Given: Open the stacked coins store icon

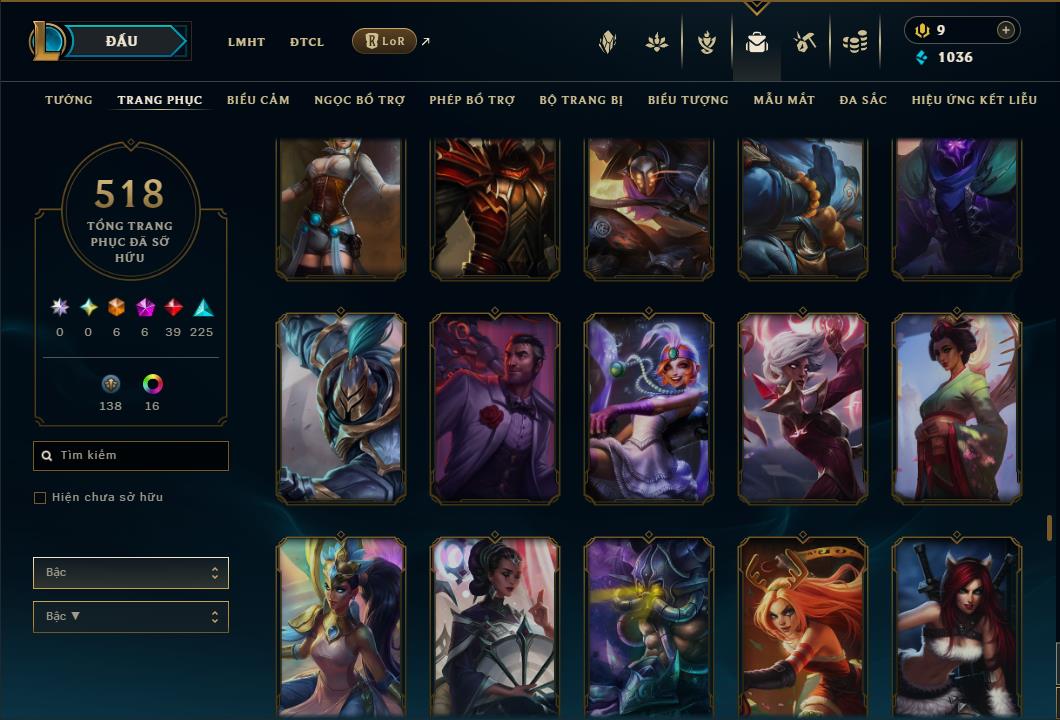Looking at the screenshot, I should click(854, 42).
